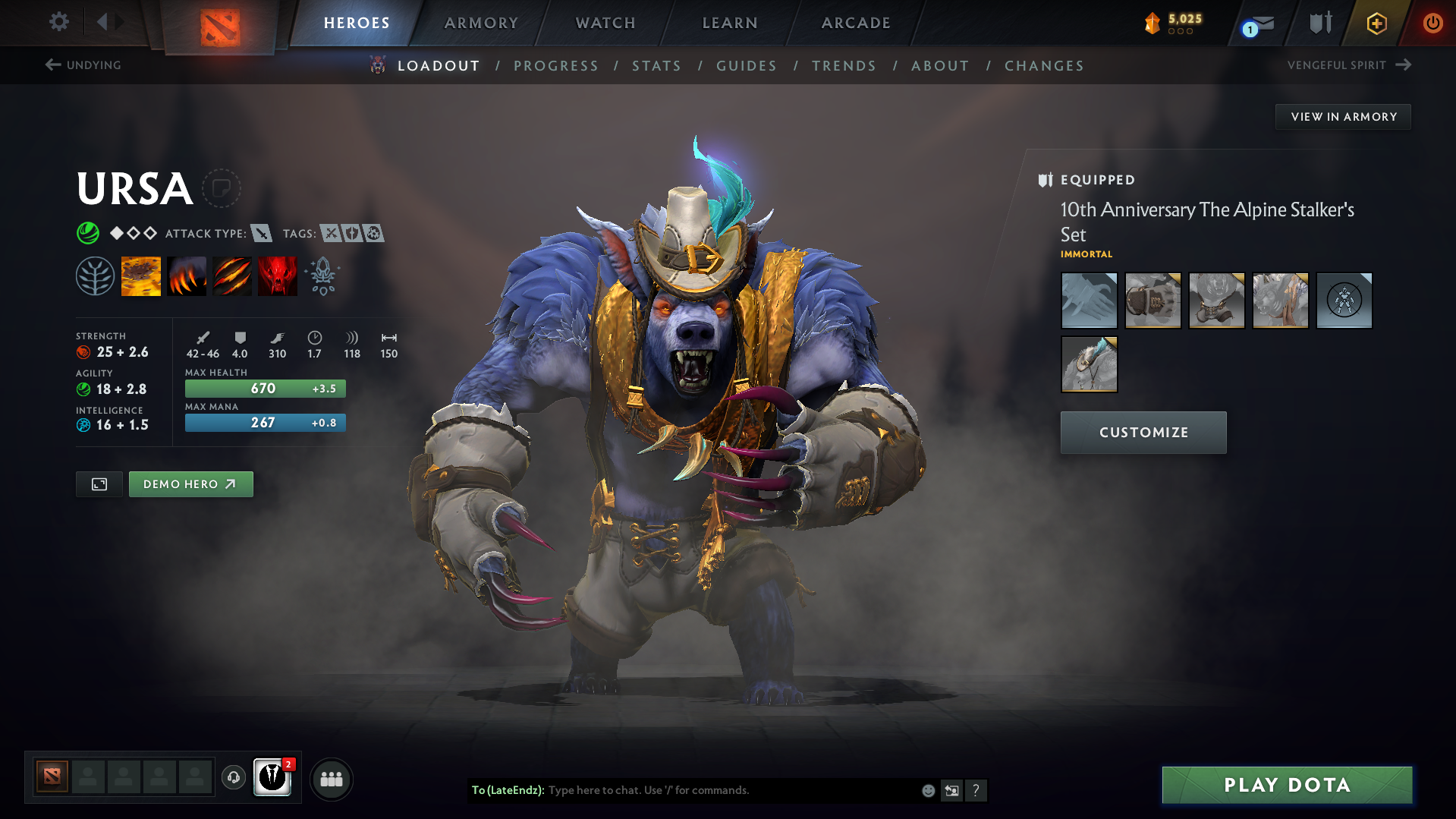The width and height of the screenshot is (1456, 819).
Task: Open the Watch tab
Action: tap(605, 23)
